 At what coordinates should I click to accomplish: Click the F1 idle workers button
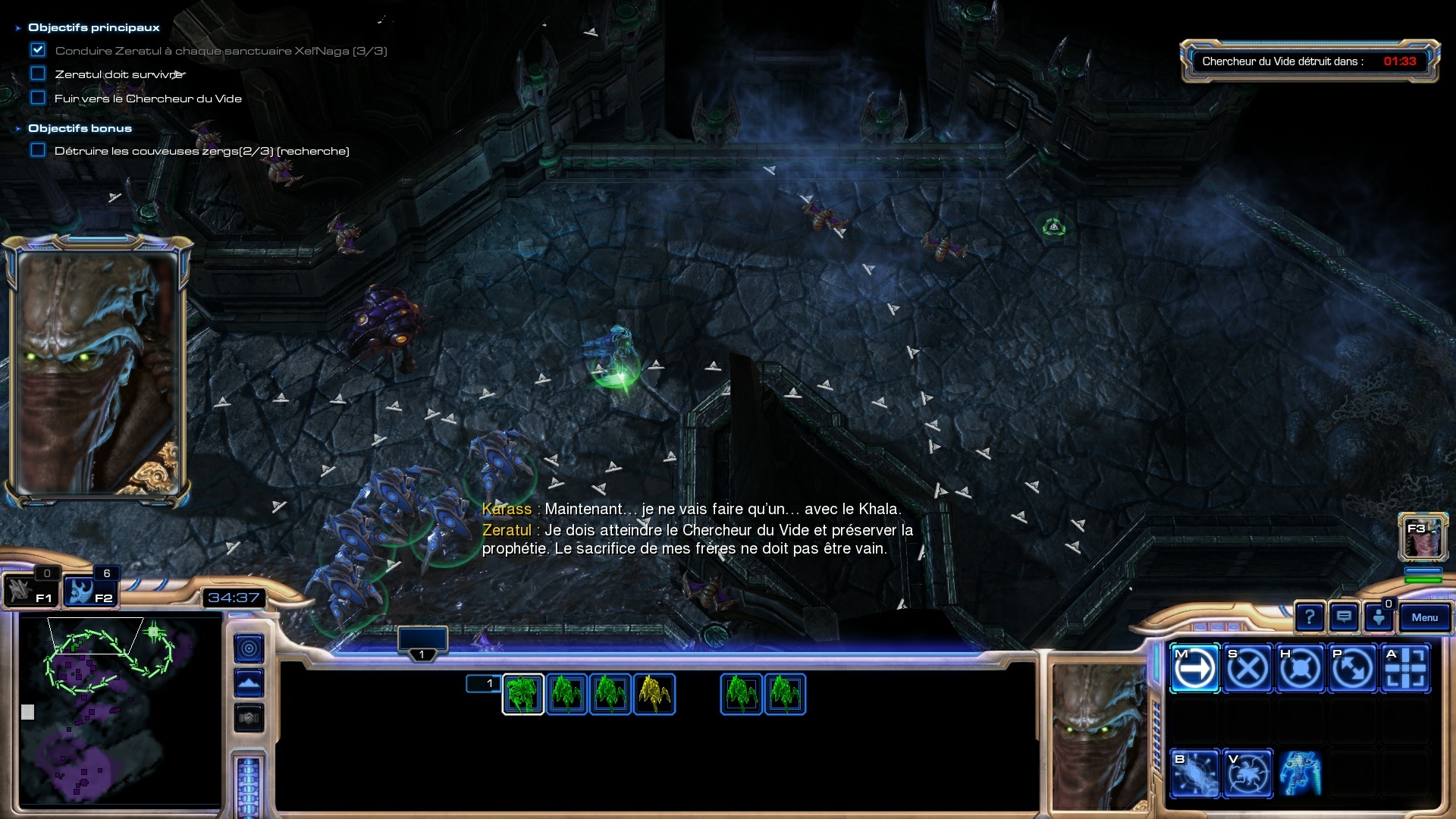click(x=30, y=591)
